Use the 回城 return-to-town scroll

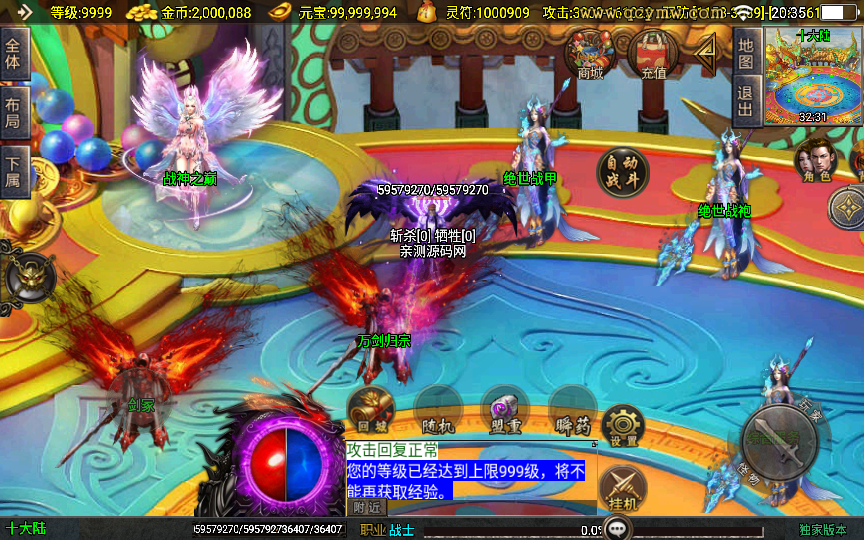(x=372, y=410)
